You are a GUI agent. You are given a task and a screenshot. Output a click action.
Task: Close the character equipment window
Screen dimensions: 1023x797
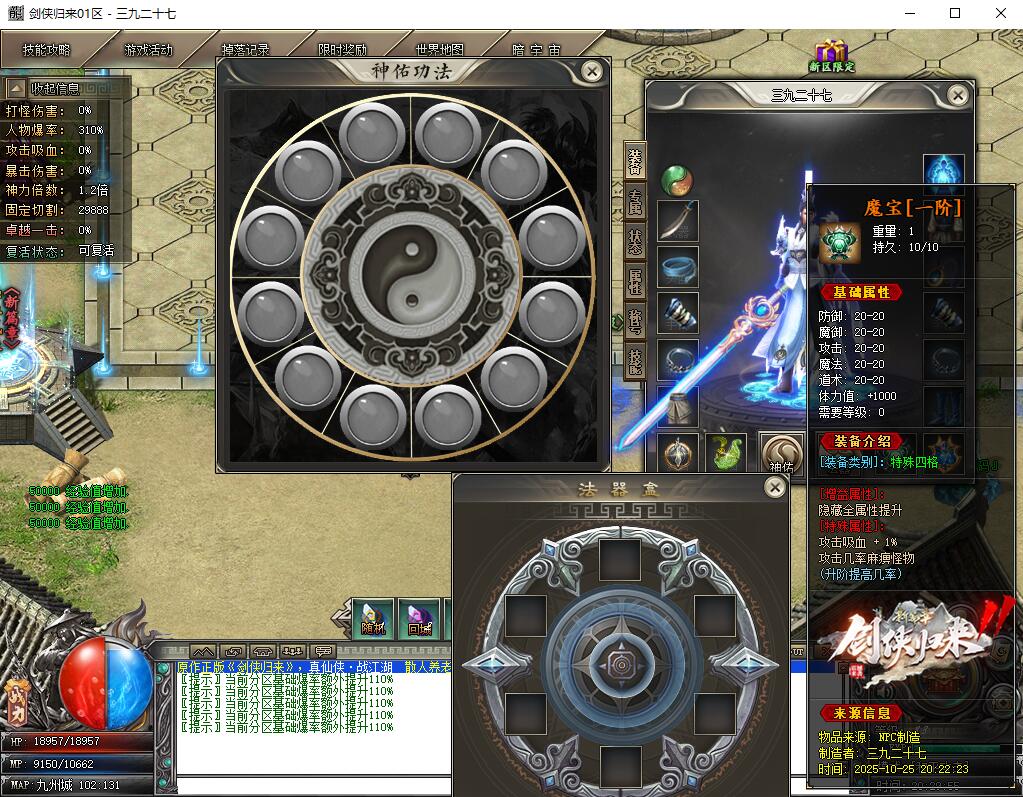(958, 95)
